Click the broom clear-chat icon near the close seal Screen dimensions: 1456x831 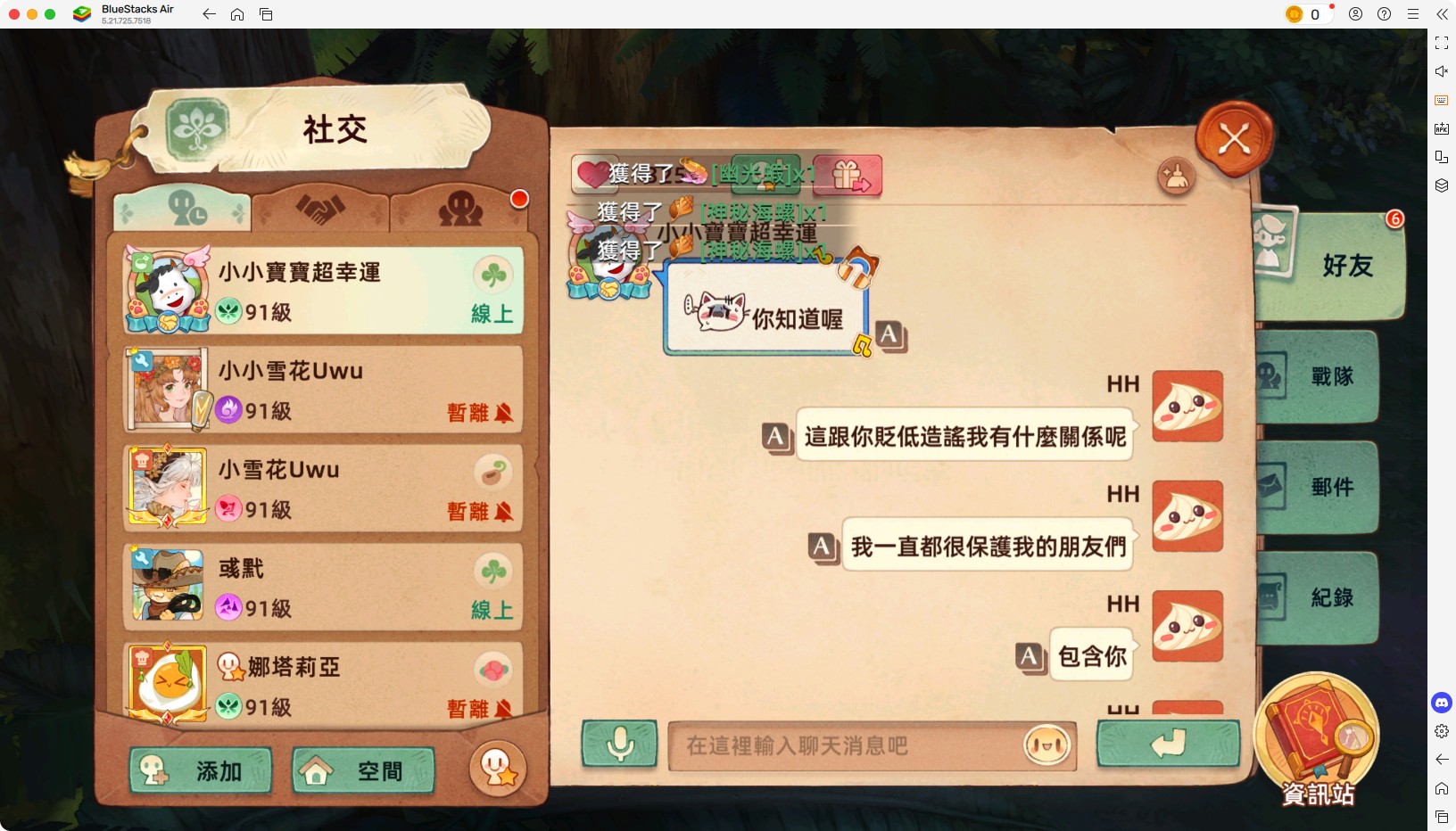tap(1177, 177)
